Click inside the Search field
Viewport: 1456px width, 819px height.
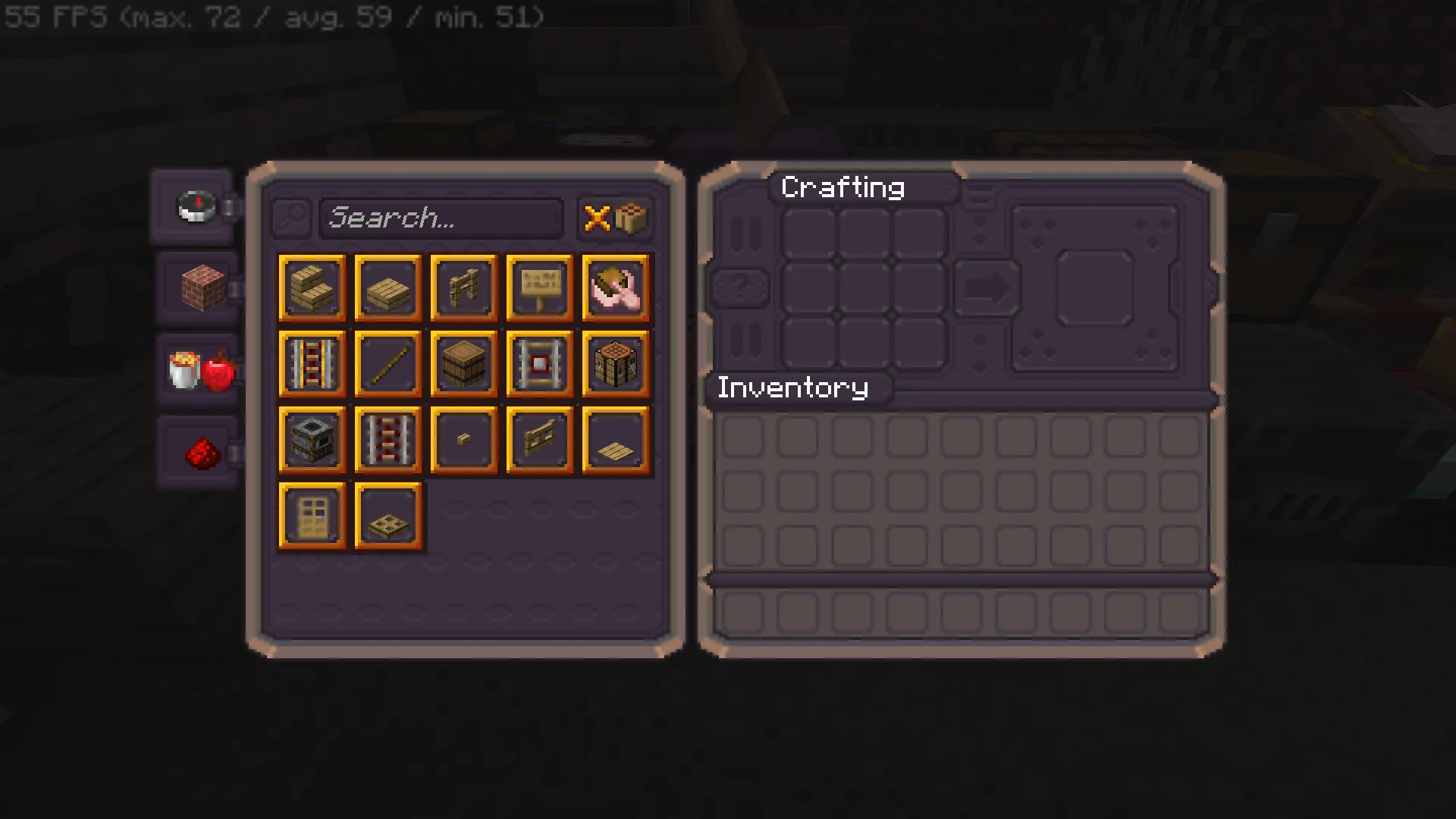tap(442, 218)
